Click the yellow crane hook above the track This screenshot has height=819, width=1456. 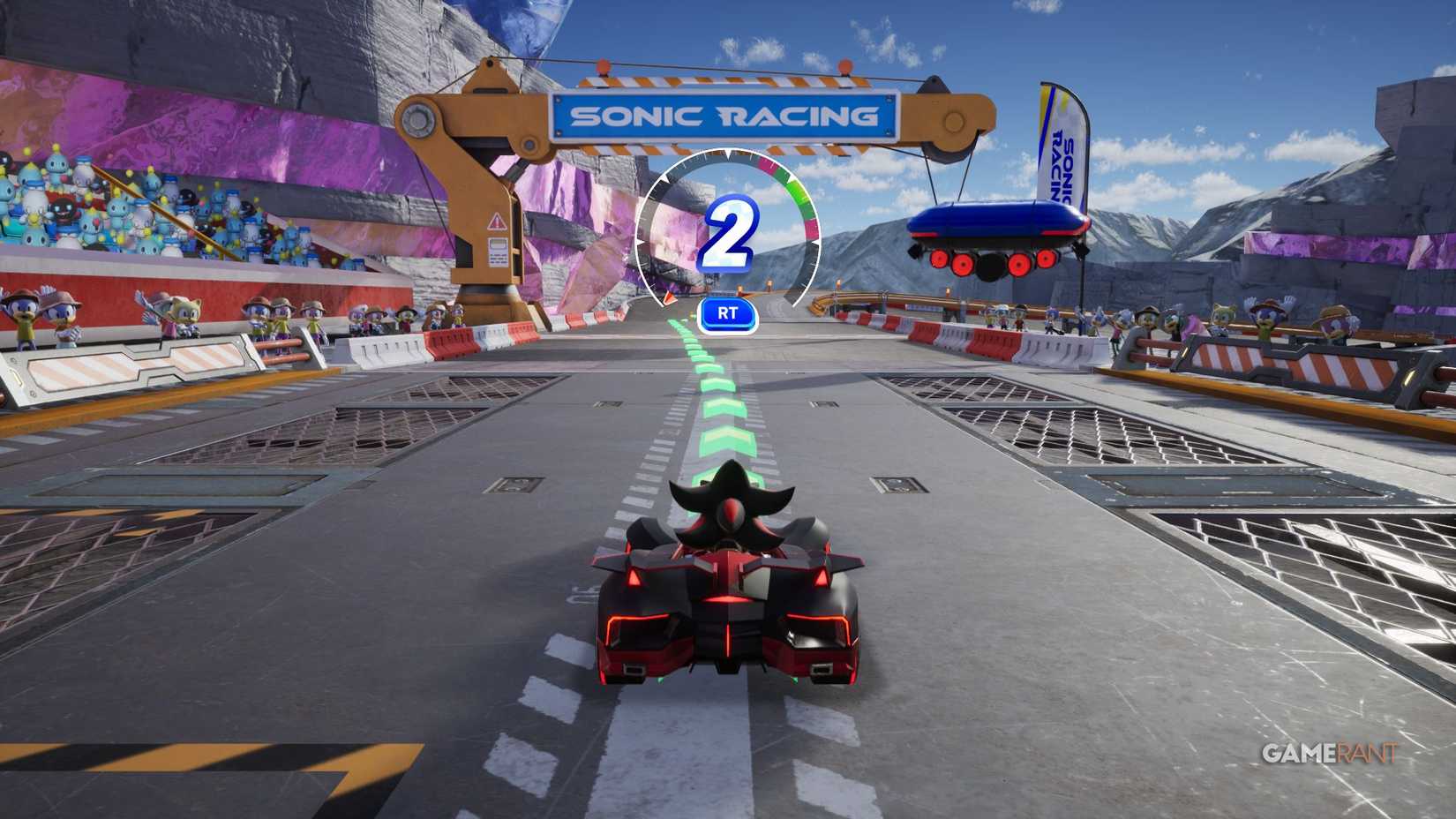pos(951,119)
